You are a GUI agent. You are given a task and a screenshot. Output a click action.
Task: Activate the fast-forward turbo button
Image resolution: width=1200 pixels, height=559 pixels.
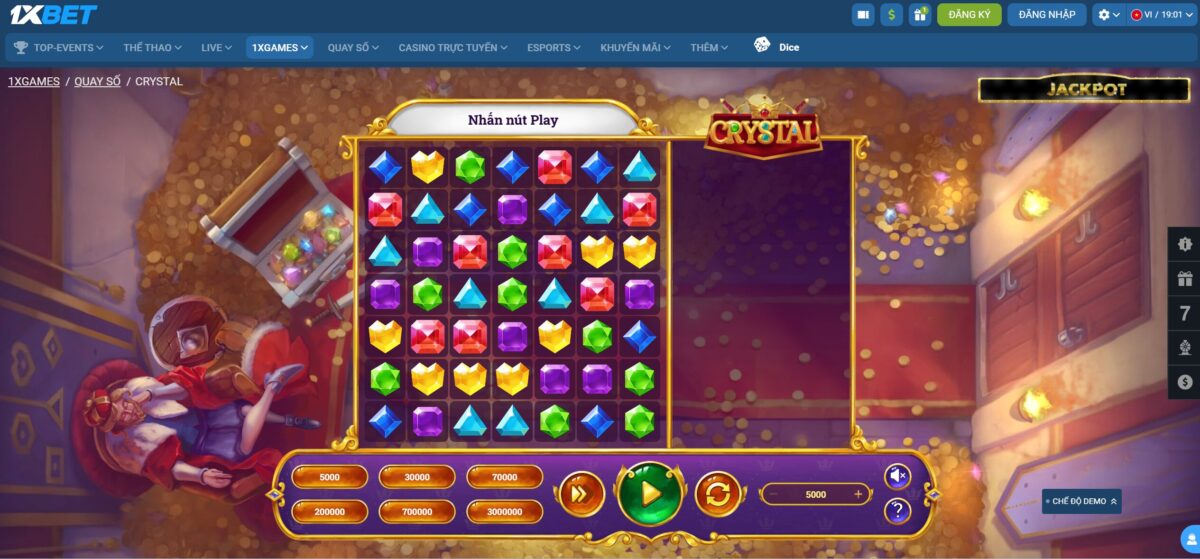[x=581, y=494]
